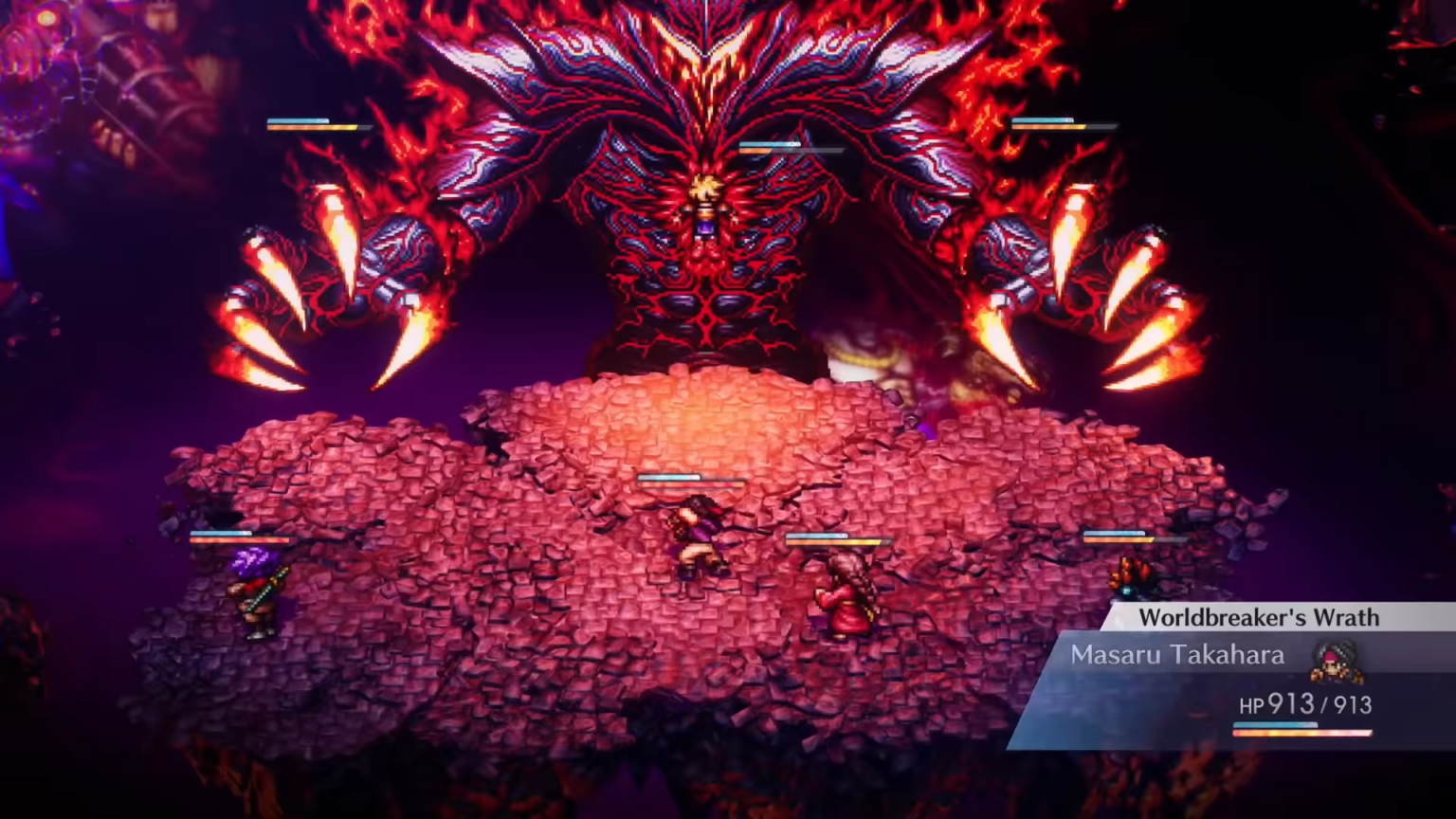Click Masaru Takahara's character portrait icon

point(1337,661)
